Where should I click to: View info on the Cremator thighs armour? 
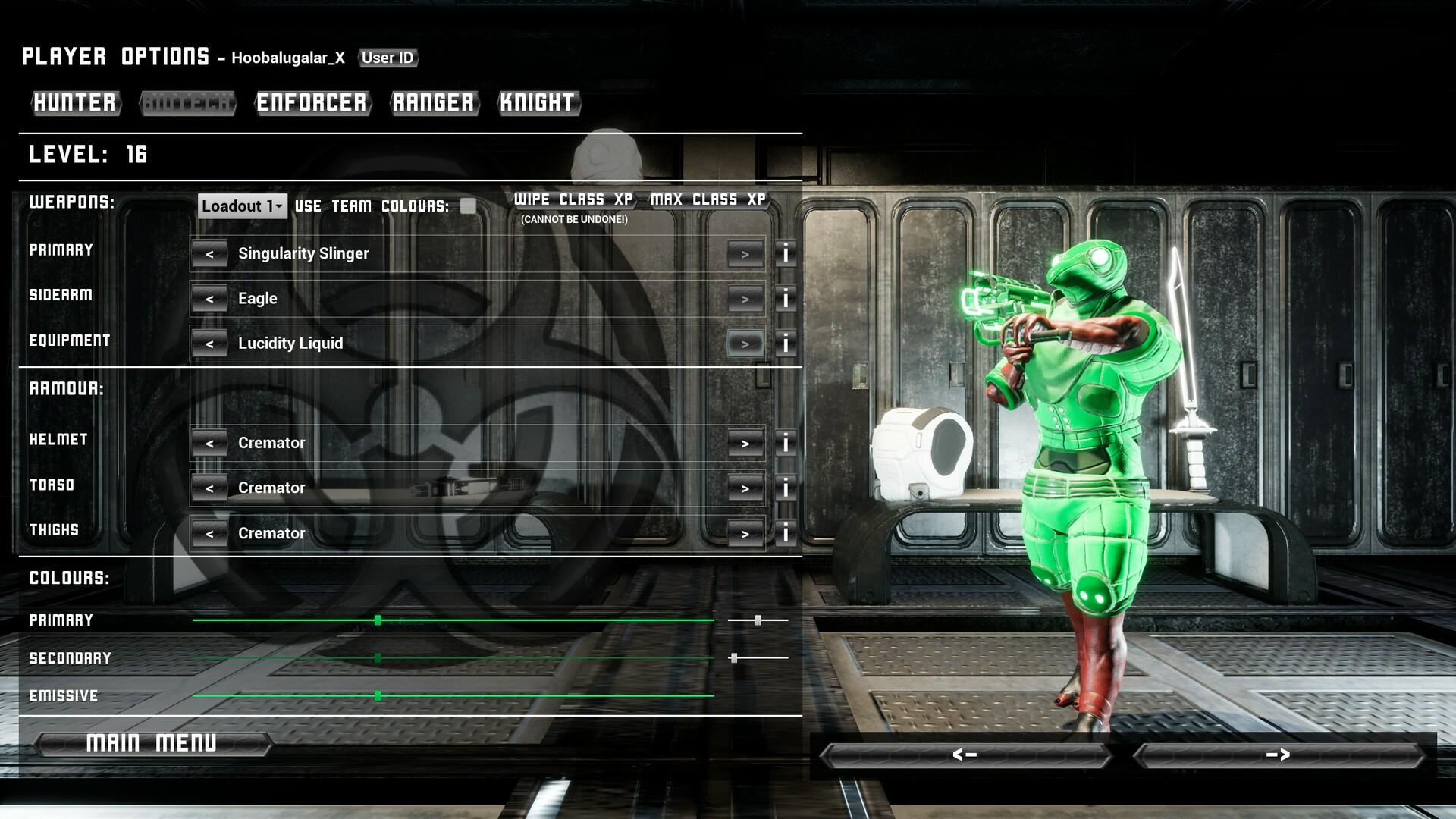(x=785, y=533)
